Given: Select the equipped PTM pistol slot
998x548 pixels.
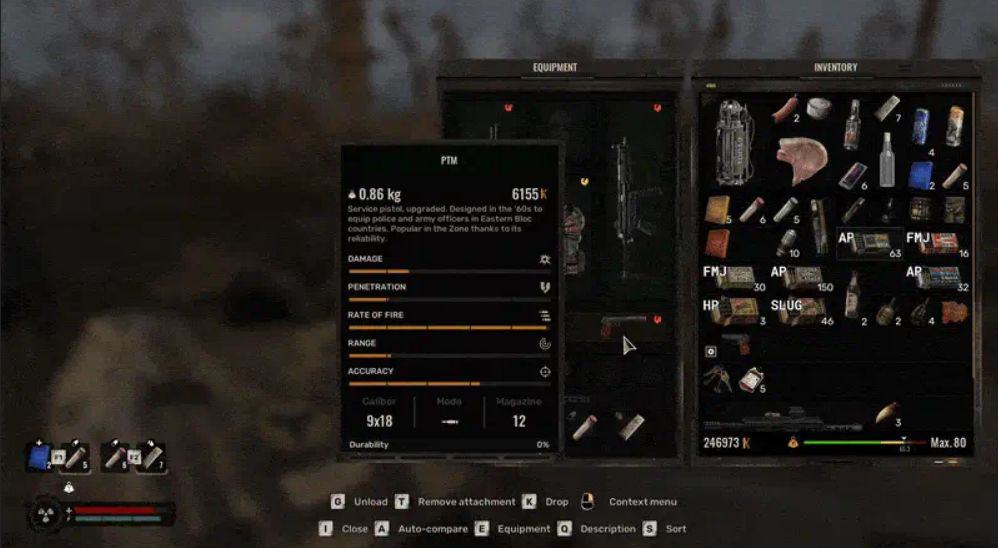Looking at the screenshot, I should (x=624, y=327).
